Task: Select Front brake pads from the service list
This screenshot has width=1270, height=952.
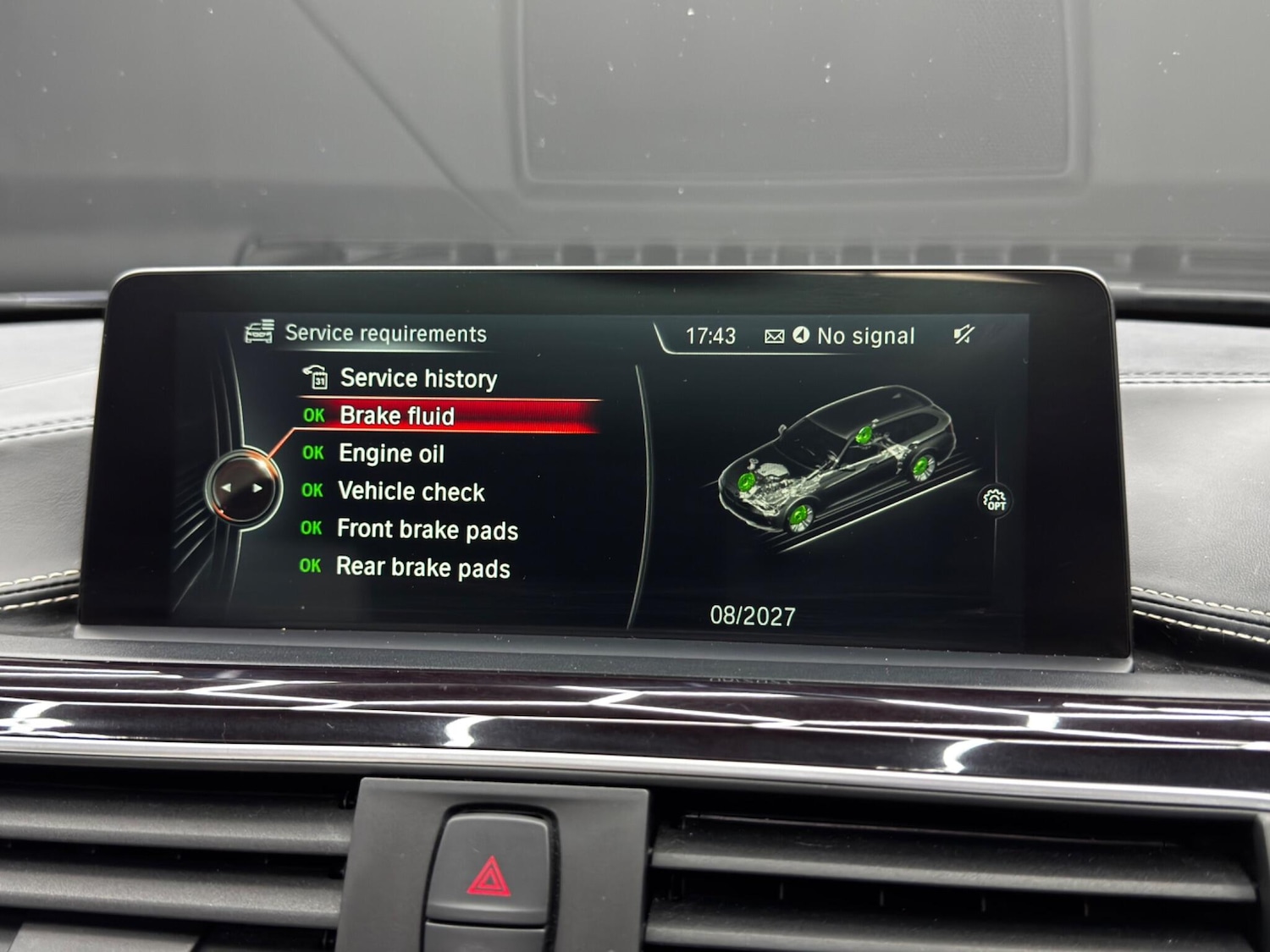Action: click(428, 530)
